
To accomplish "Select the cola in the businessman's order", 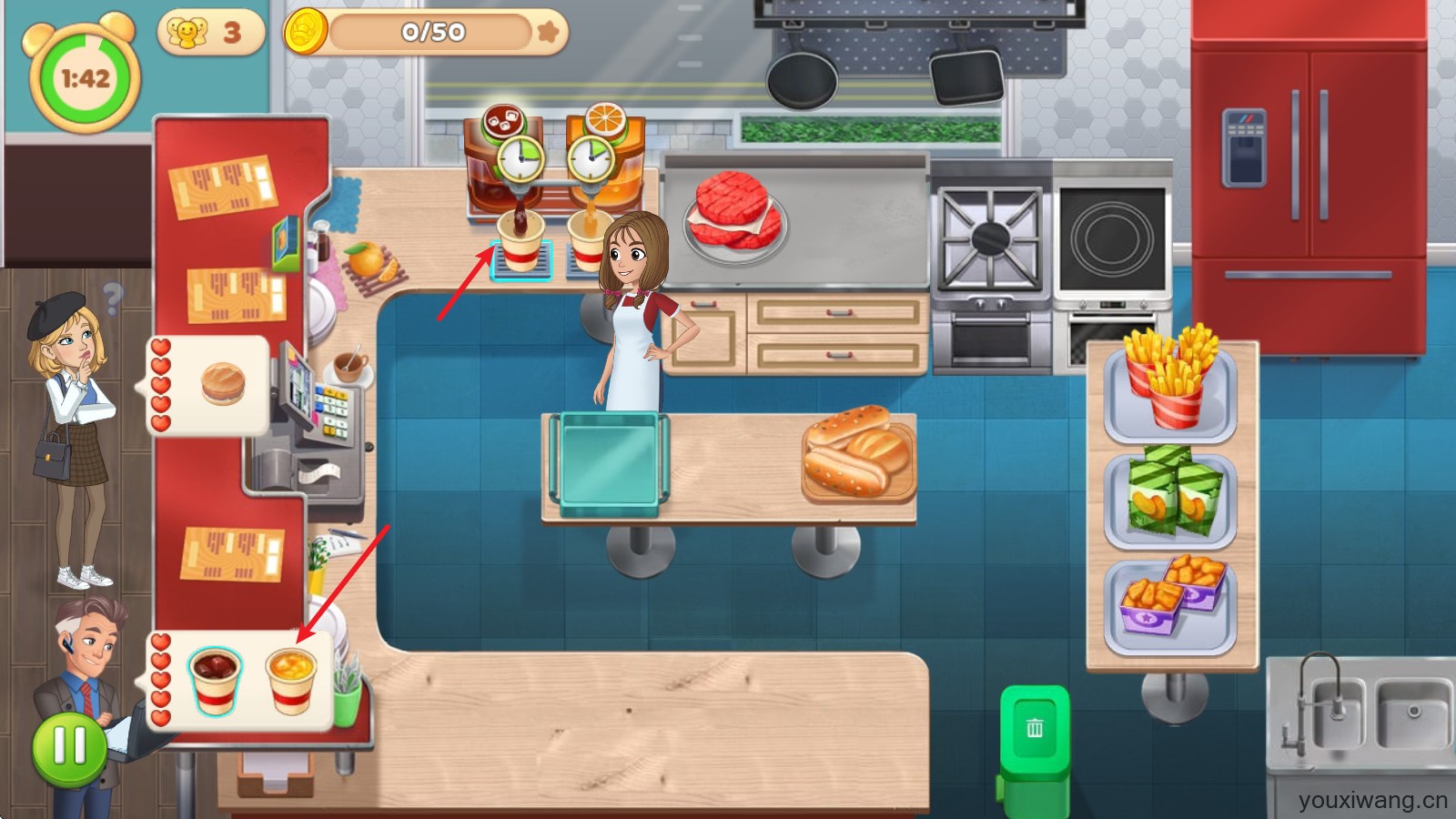I will click(215, 680).
